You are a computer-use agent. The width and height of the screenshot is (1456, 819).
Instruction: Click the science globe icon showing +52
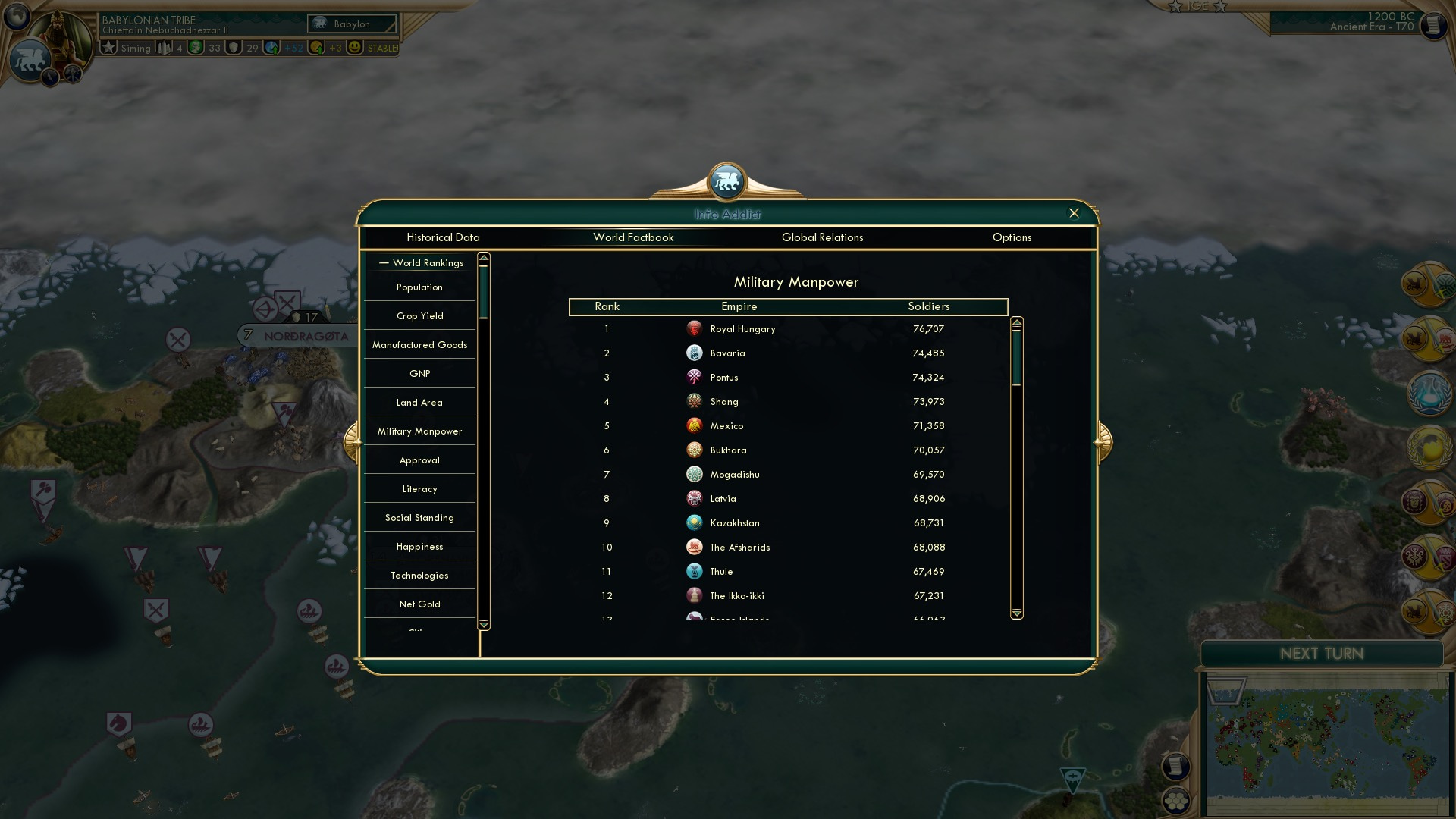(271, 48)
